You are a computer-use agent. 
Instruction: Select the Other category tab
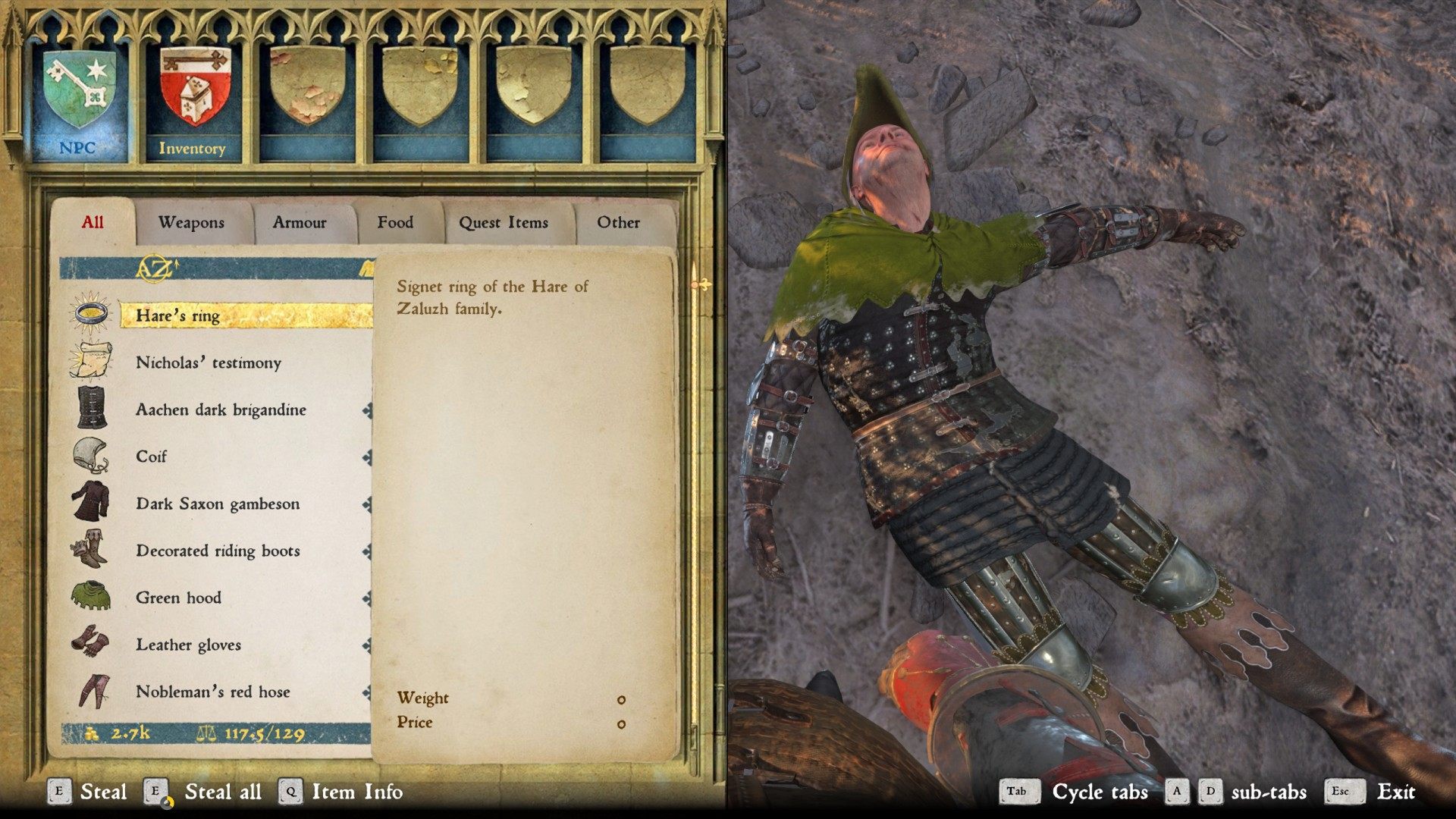(x=618, y=223)
